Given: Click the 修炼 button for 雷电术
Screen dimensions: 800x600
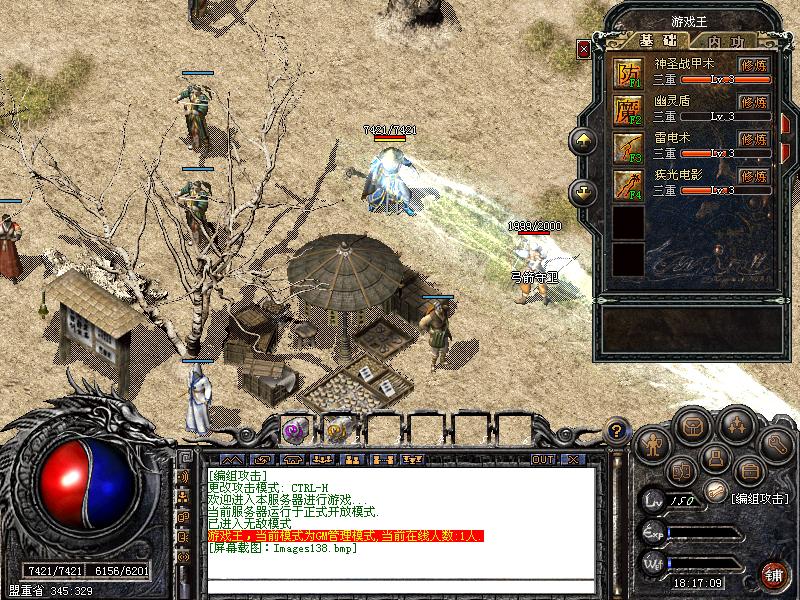Looking at the screenshot, I should pyautogui.click(x=753, y=139).
